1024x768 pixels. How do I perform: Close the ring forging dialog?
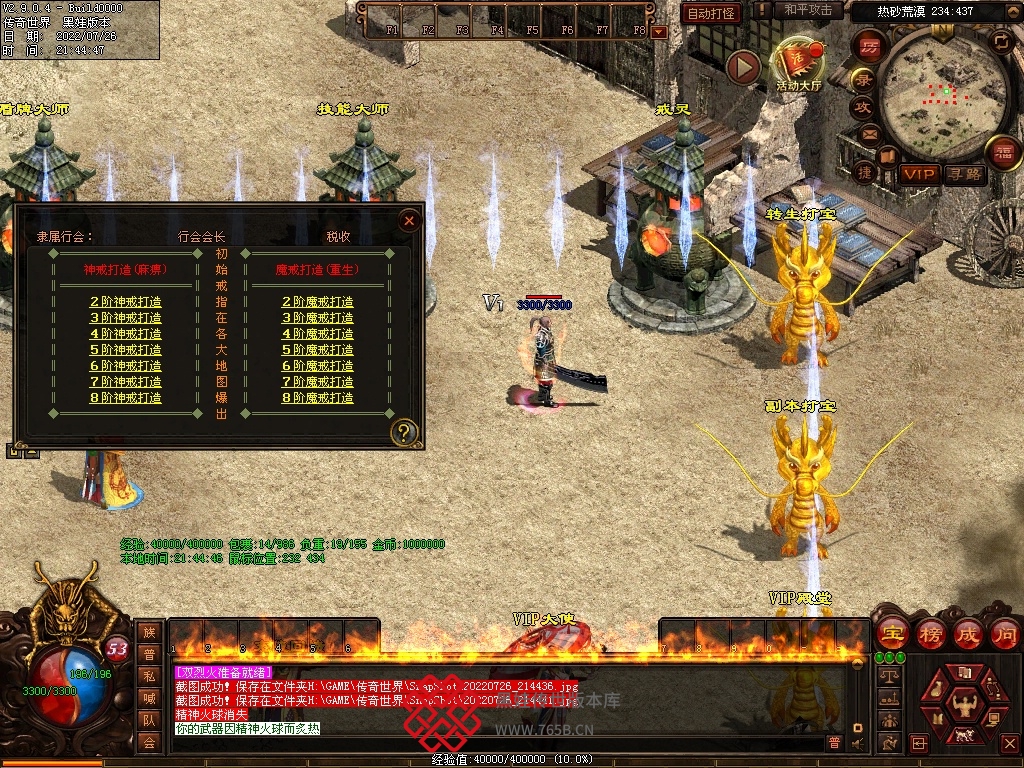(x=408, y=221)
